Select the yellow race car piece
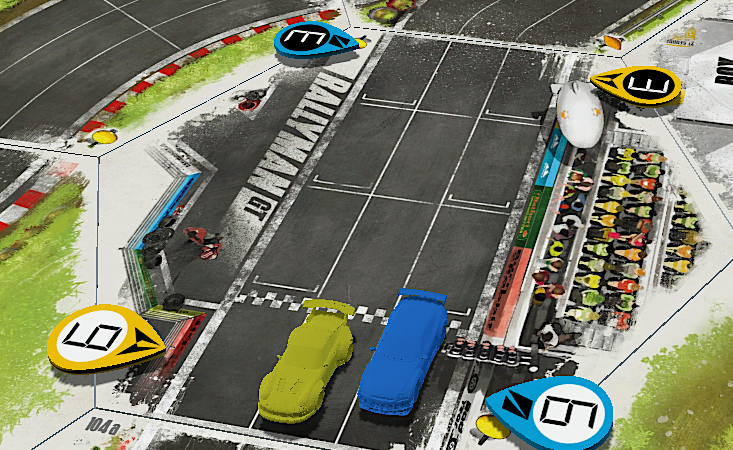Screen dimensions: 733x450 point(307,361)
